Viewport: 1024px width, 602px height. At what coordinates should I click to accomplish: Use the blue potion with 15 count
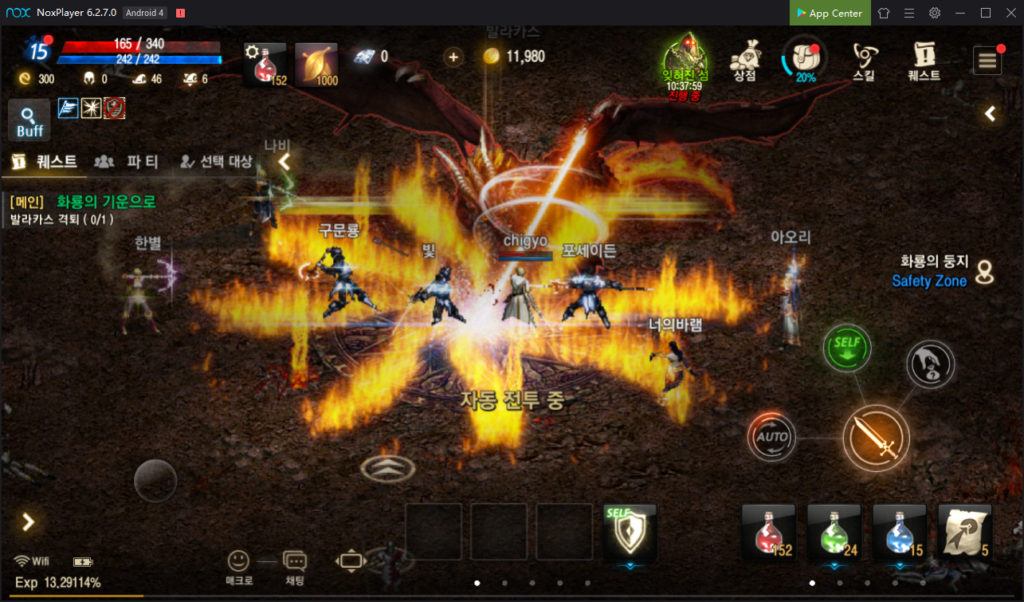click(x=899, y=531)
